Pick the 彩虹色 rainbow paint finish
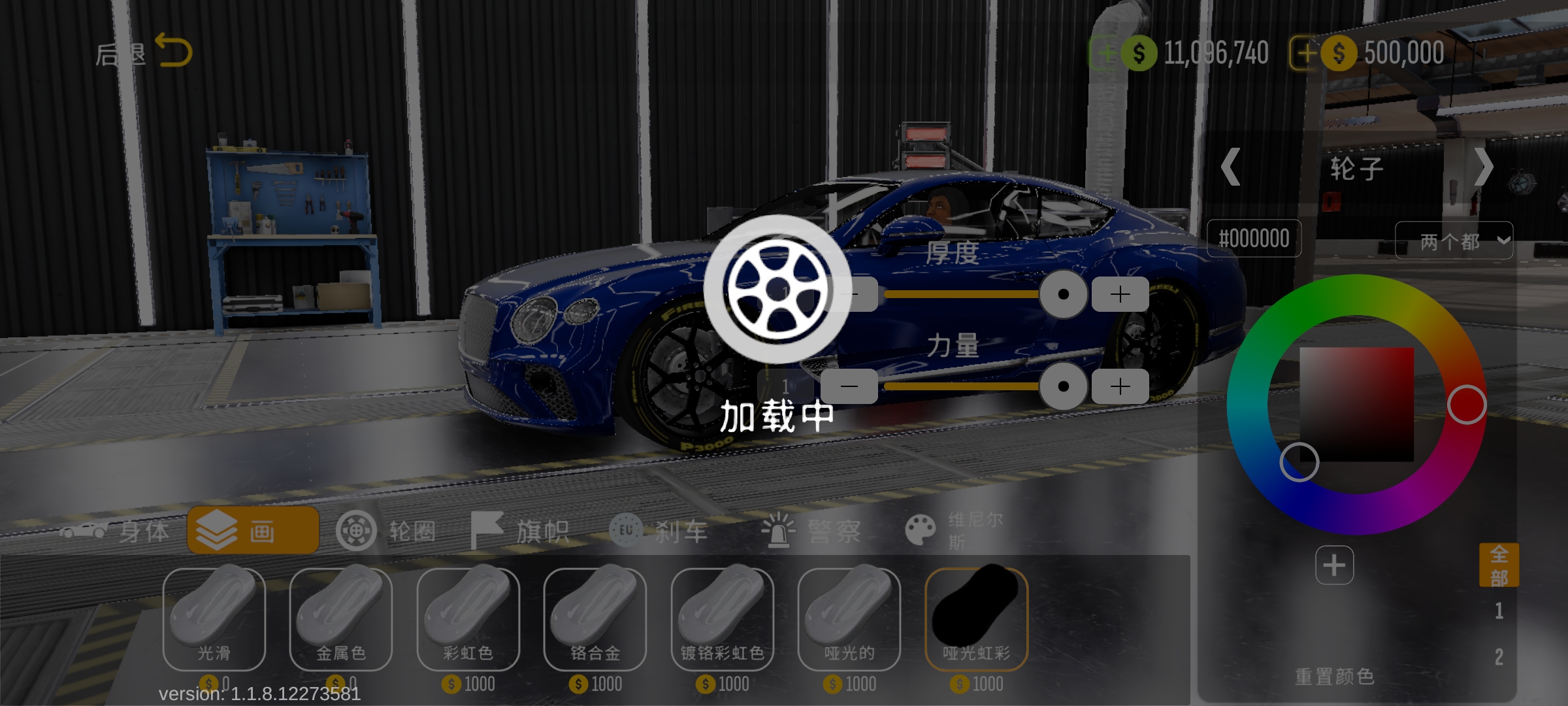1568x706 pixels. point(468,618)
